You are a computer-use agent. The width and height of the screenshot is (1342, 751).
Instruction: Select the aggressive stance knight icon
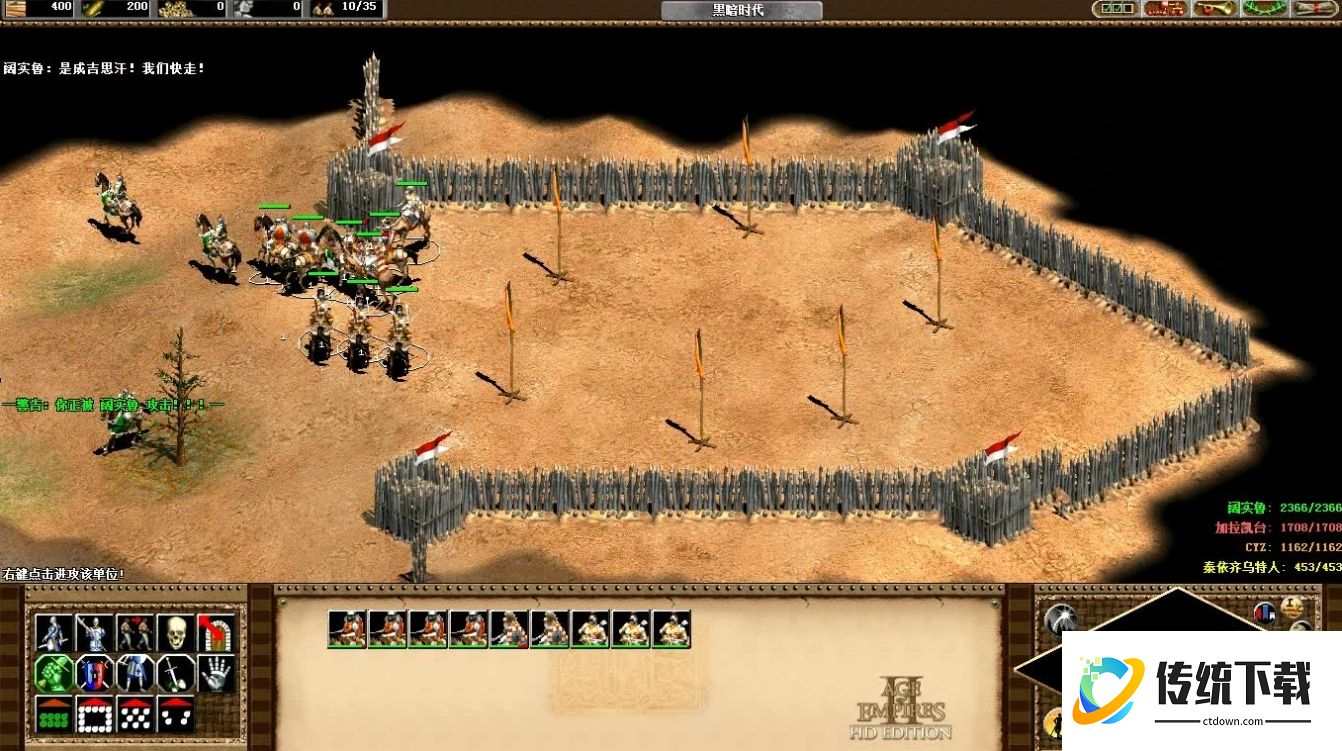(54, 633)
